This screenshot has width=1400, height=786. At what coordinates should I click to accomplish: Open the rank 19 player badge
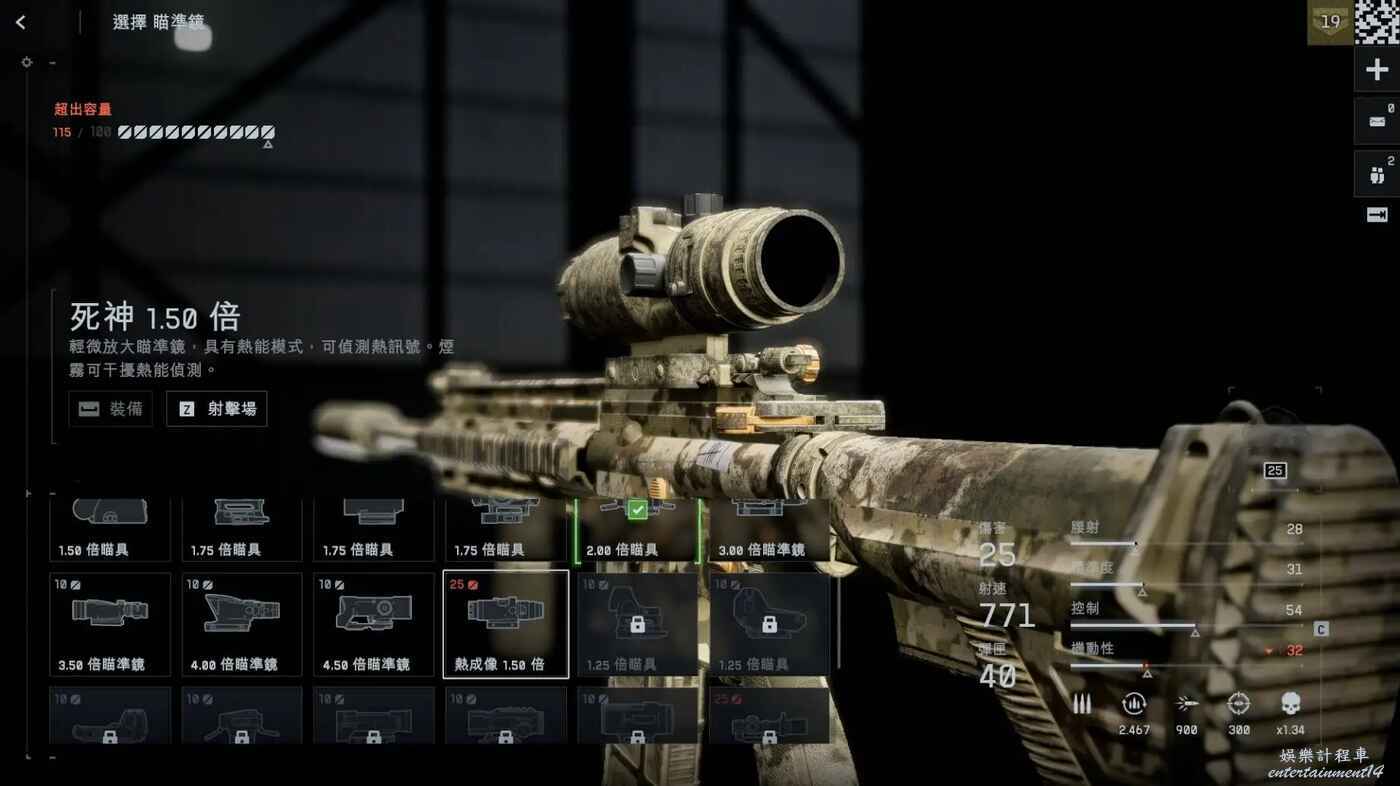[x=1330, y=23]
